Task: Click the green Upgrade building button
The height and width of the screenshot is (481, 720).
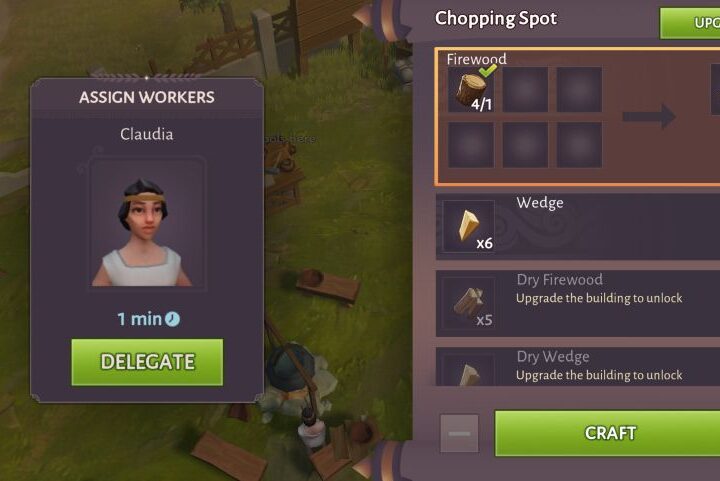Action: [690, 22]
